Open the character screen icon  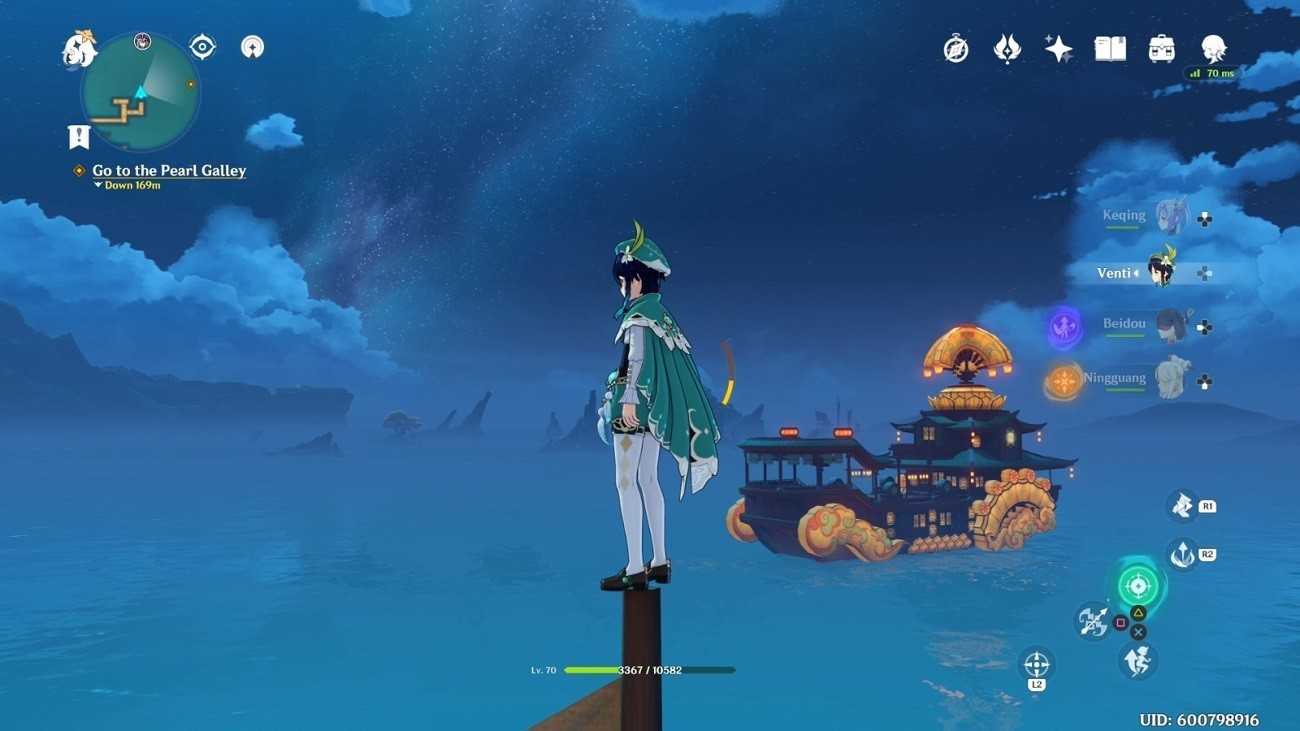click(1213, 49)
